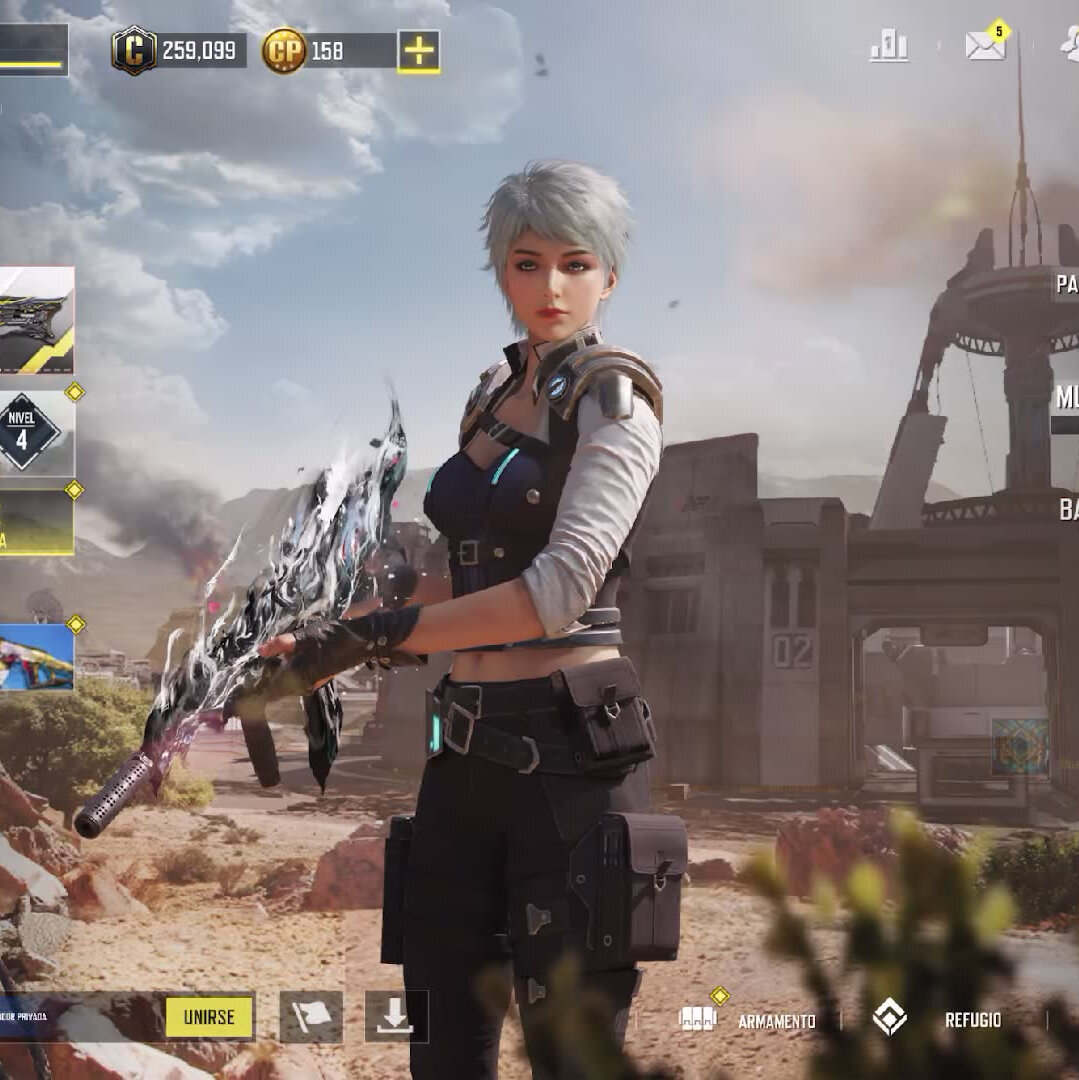Add CP with the yellow plus button
Image resolution: width=1079 pixels, height=1080 pixels.
(x=418, y=51)
